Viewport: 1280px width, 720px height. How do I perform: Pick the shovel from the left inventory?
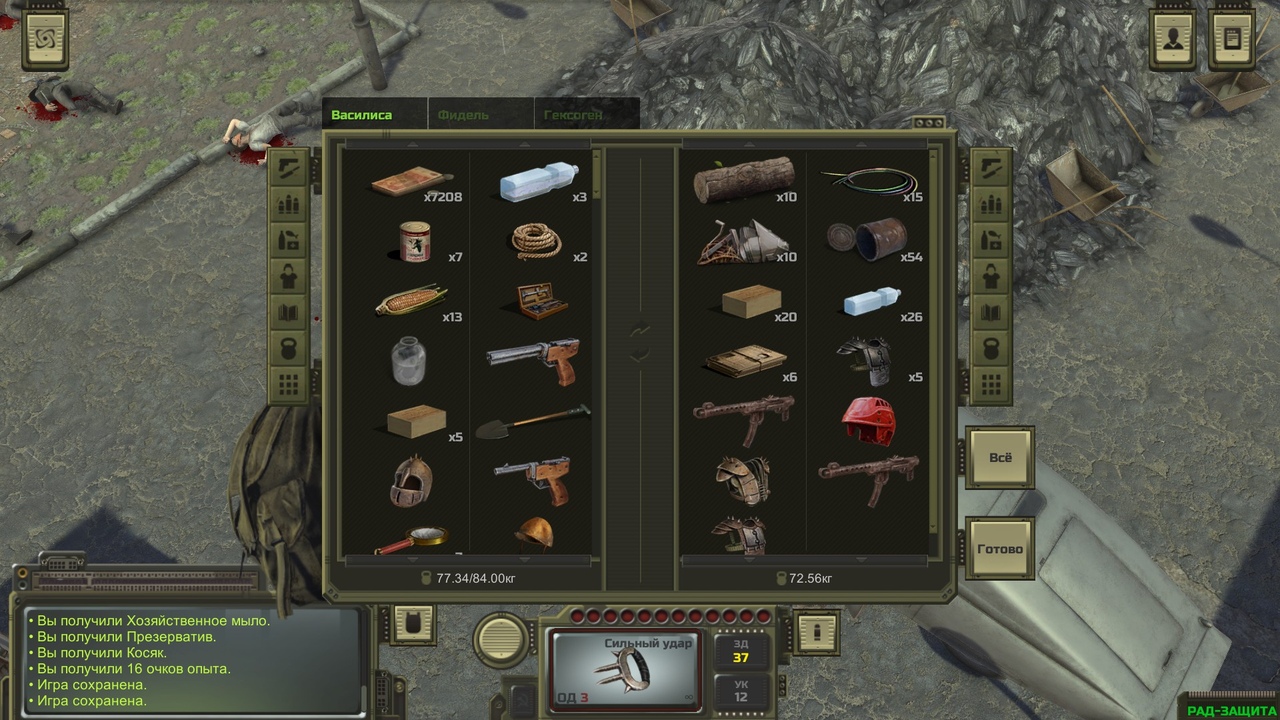point(532,424)
